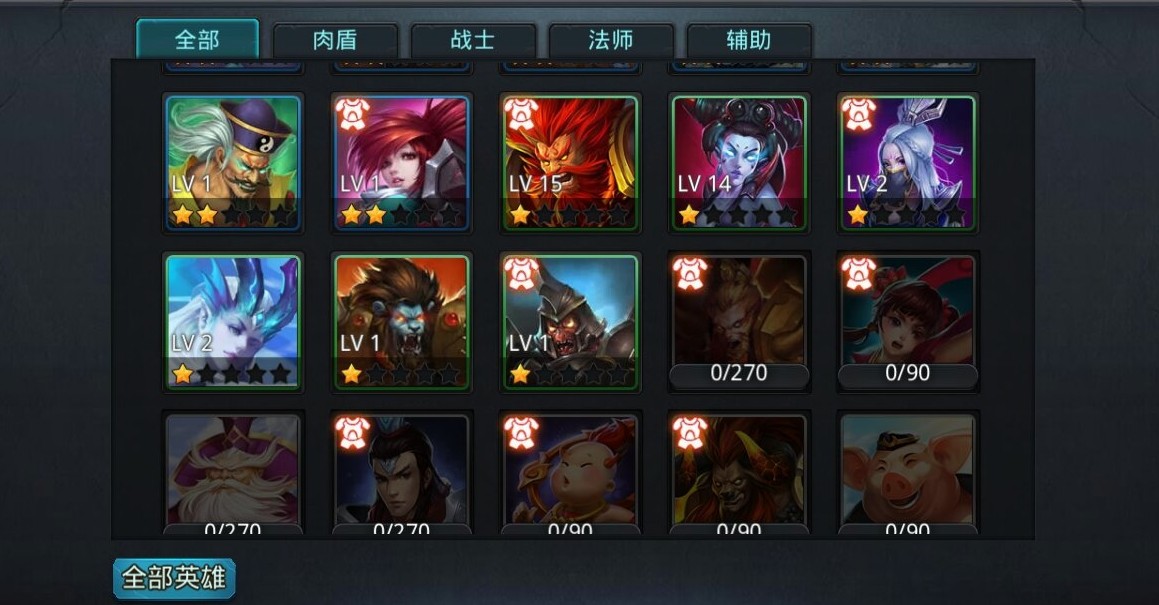Choose the red-haired female warrior portrait

coord(401,162)
